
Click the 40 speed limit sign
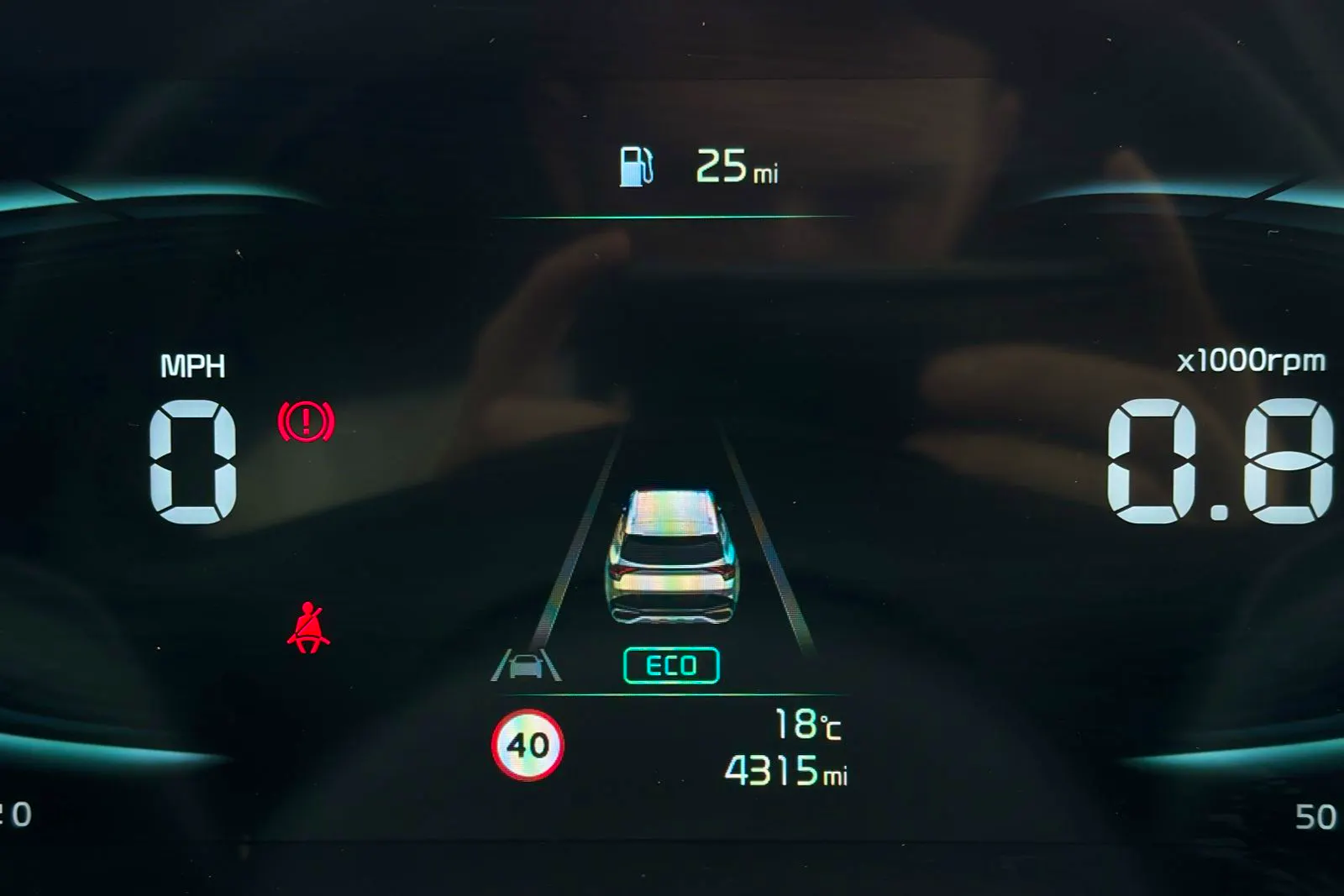coord(528,745)
